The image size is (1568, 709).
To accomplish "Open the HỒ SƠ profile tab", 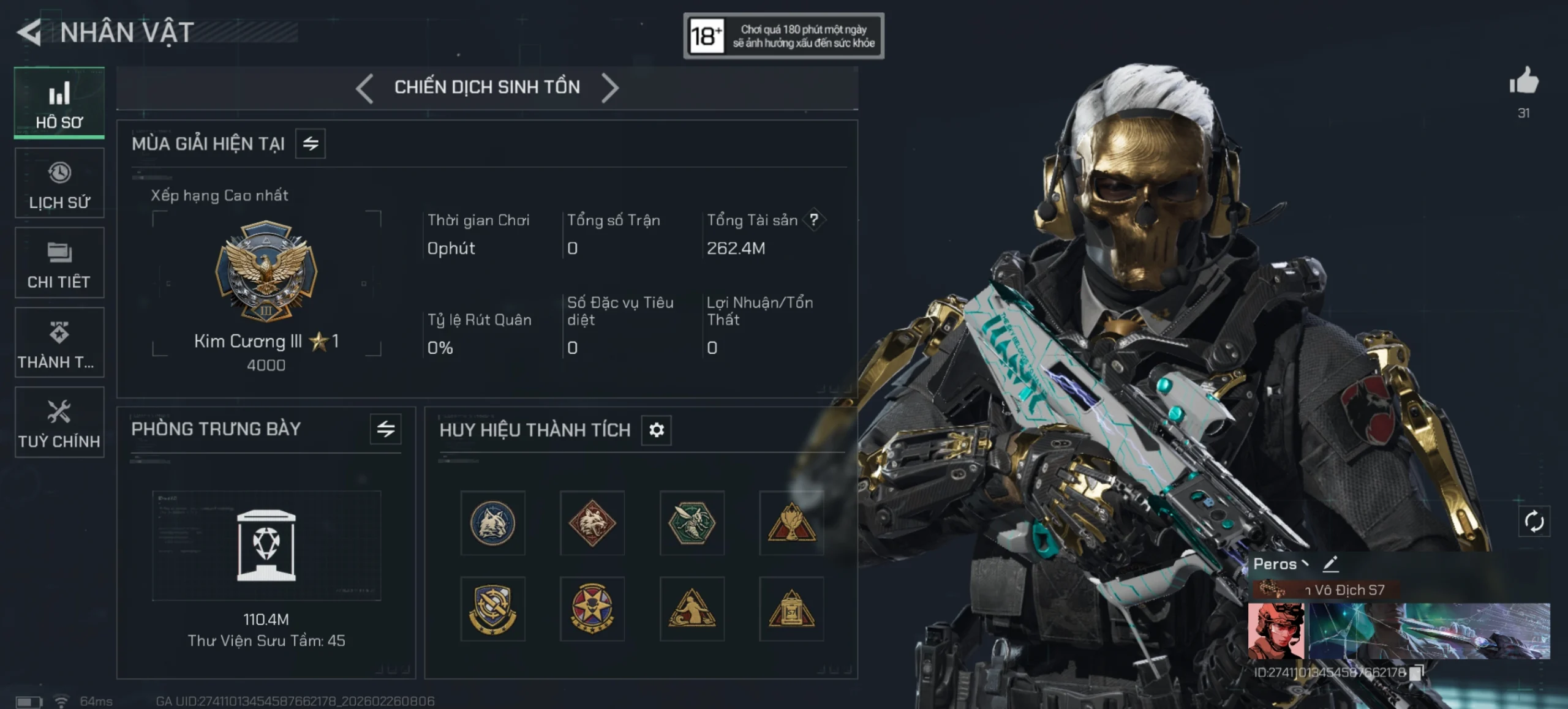I will tap(59, 103).
